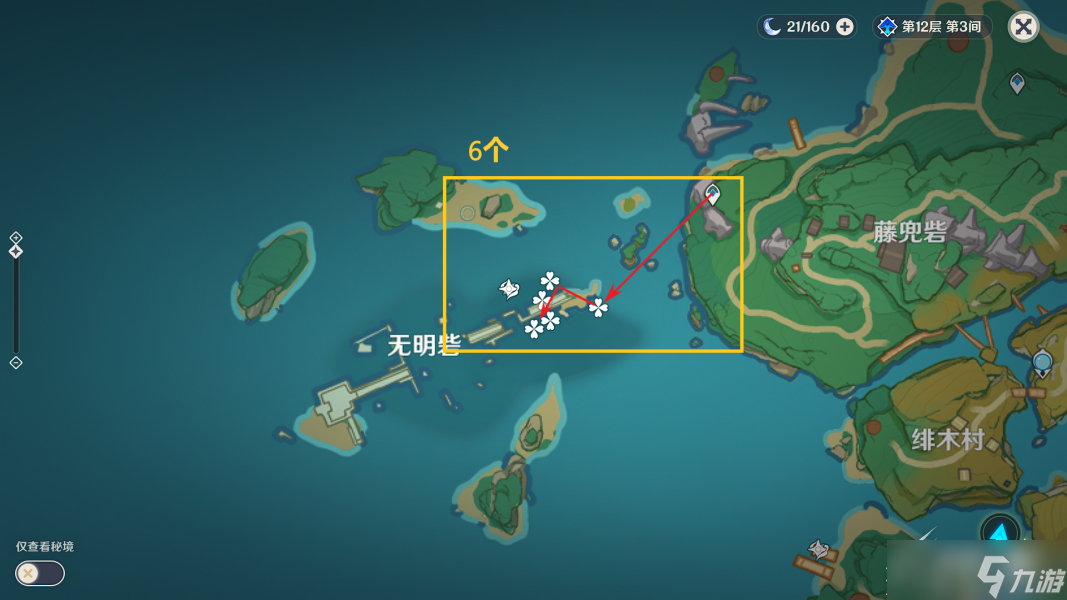This screenshot has width=1067, height=600.
Task: Open the Spiral Abyss floor 12 tracker
Action: 929,27
